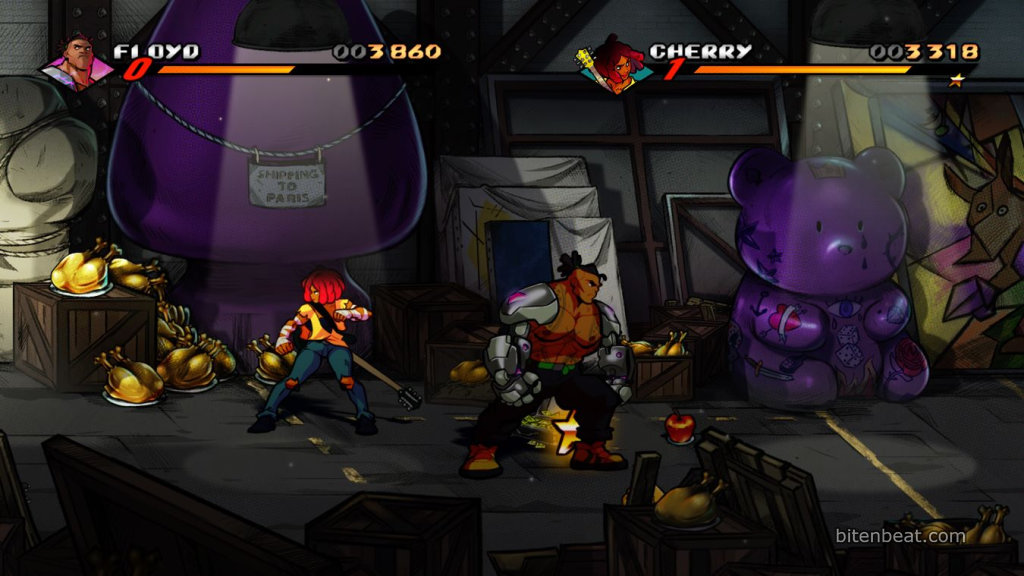
Task: Open the bitenbeat.com watermark link
Action: pos(900,536)
